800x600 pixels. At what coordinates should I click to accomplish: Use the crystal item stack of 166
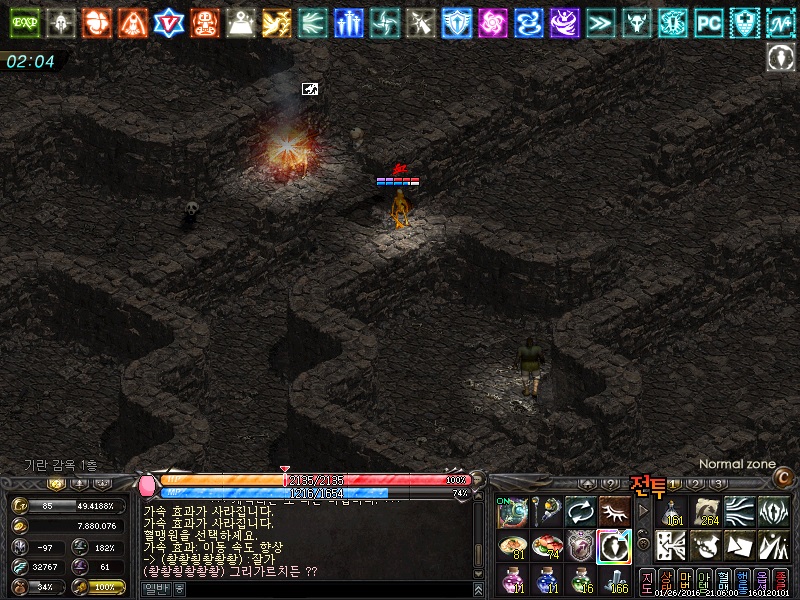(614, 579)
